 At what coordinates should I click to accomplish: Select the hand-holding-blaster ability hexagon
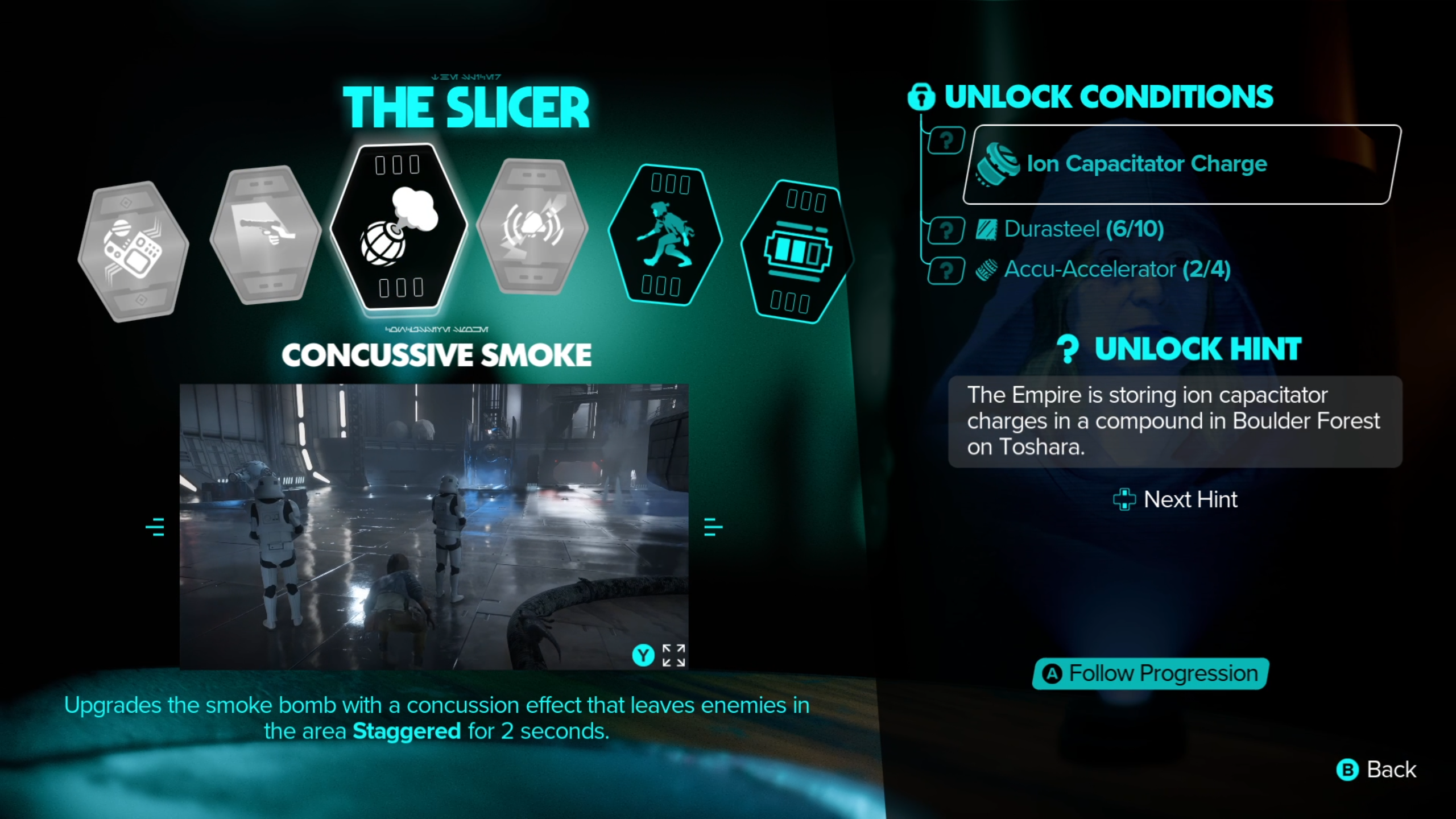point(266,234)
